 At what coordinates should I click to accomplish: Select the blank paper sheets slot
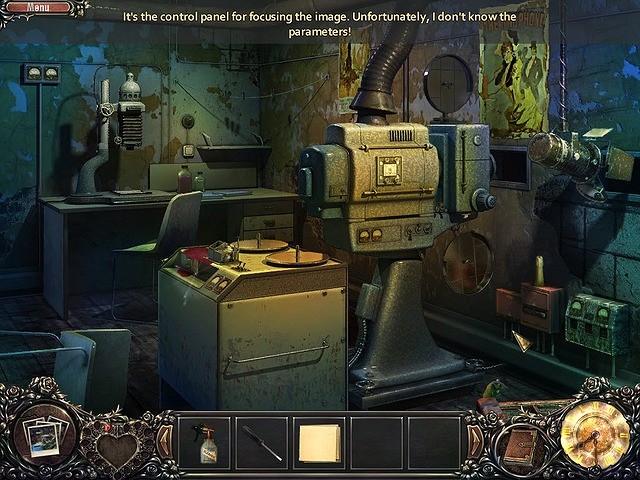coord(320,442)
